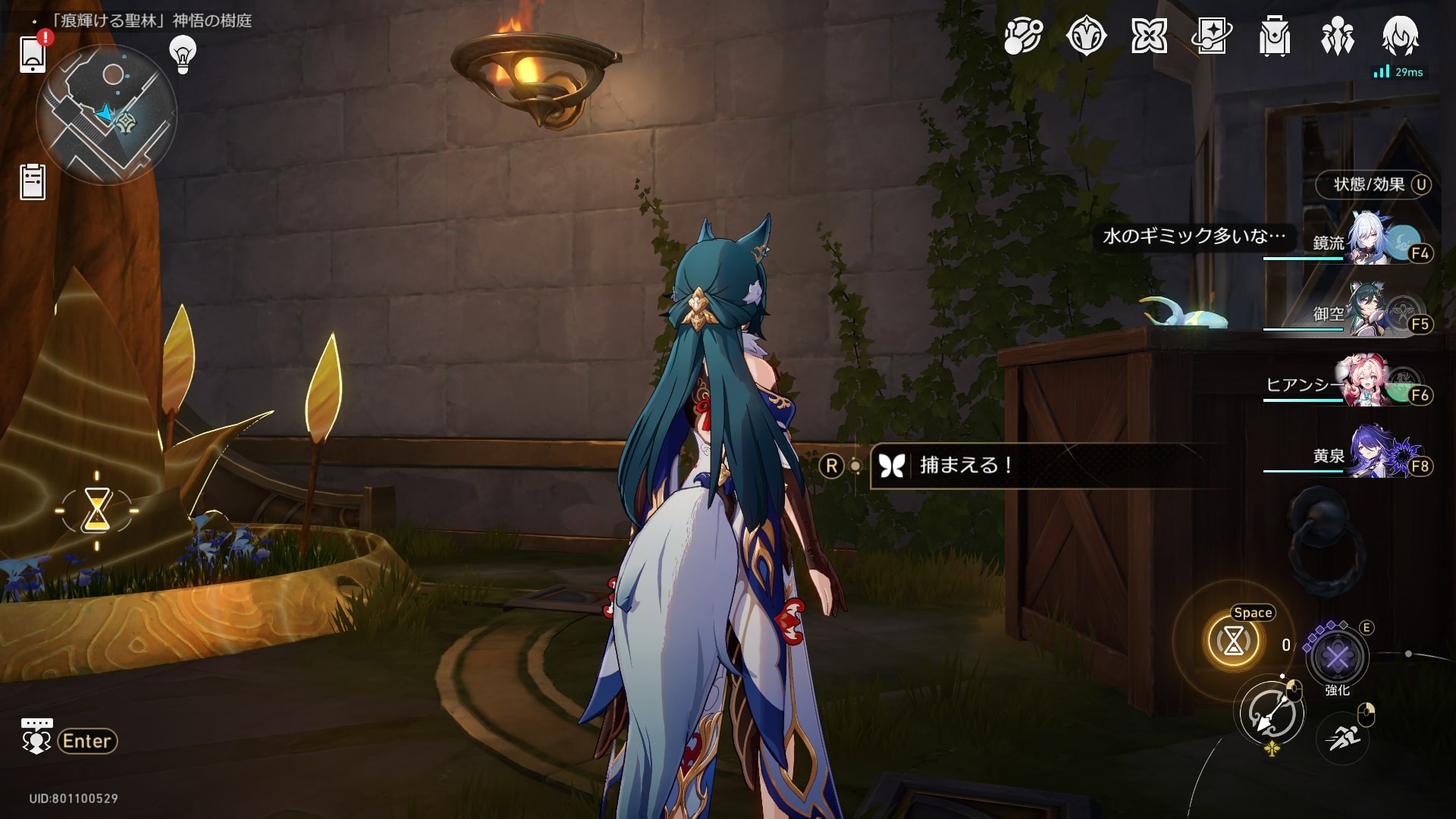The width and height of the screenshot is (1456, 819).
Task: Open the suitcase inventory icon
Action: click(x=1274, y=36)
